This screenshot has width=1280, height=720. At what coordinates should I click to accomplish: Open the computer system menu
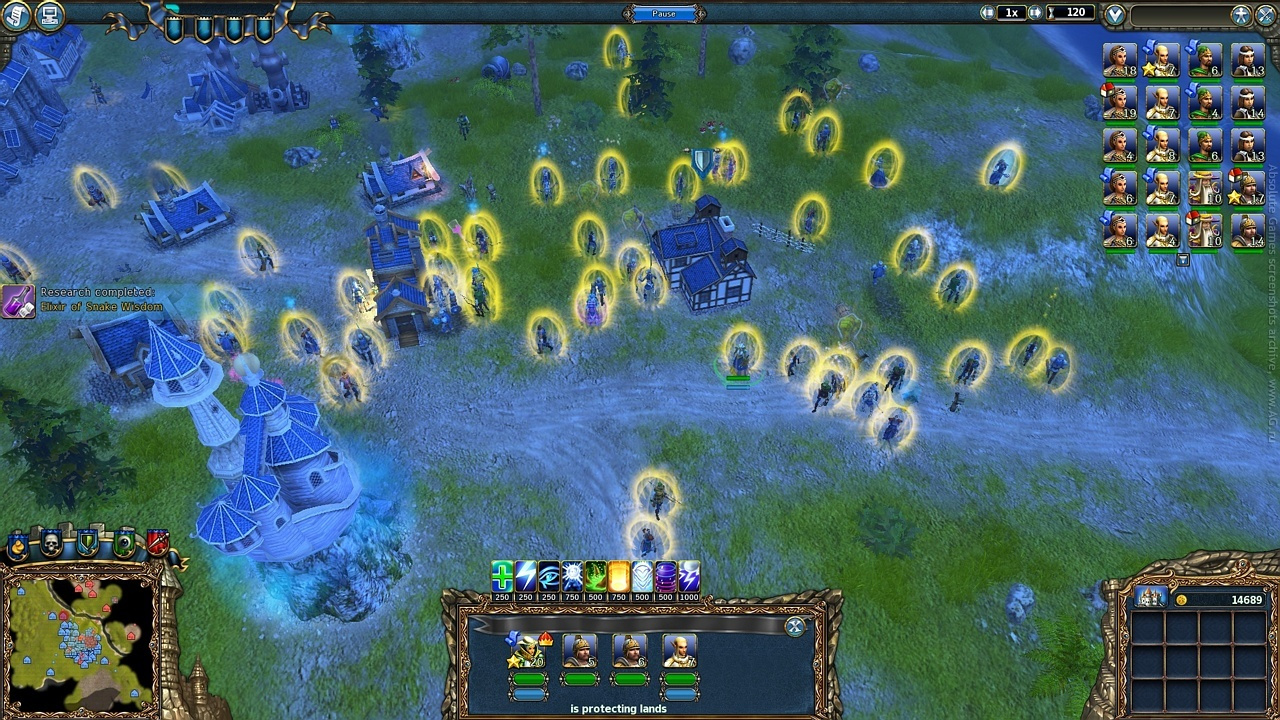[x=49, y=16]
